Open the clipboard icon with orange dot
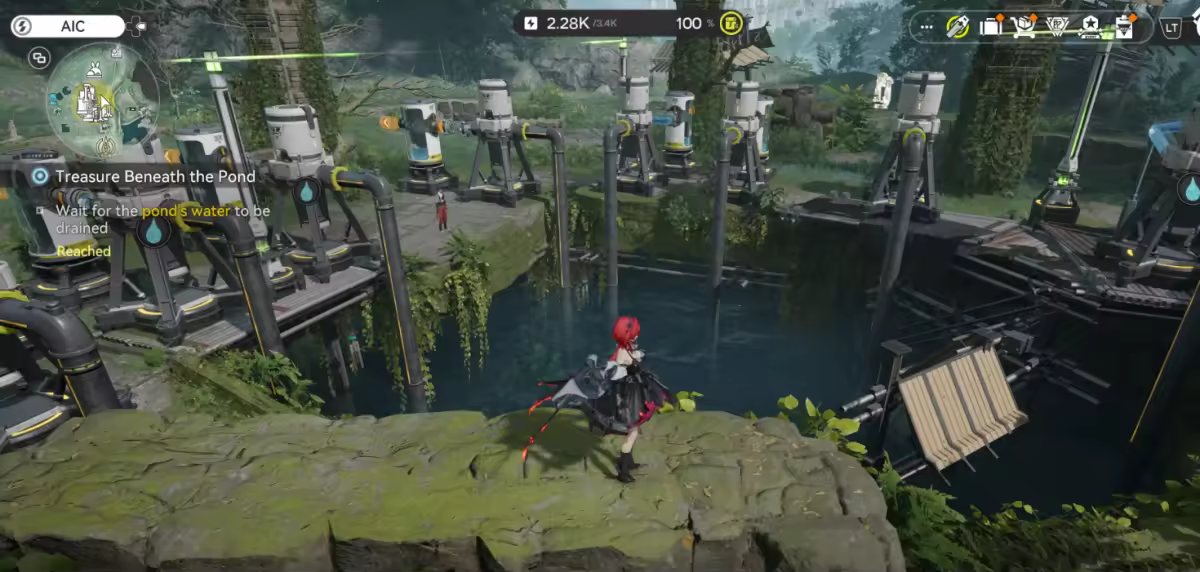 pos(1125,26)
